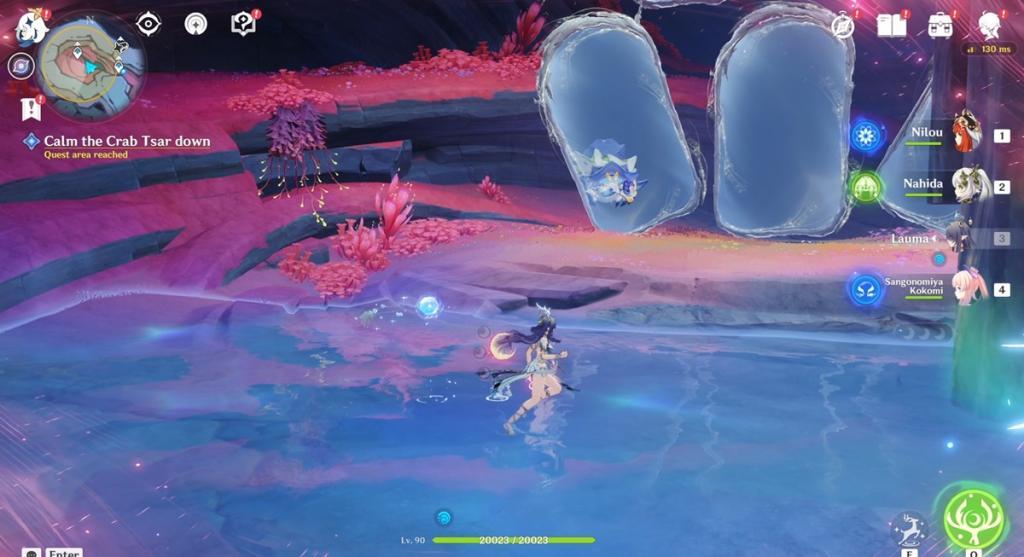Image resolution: width=1024 pixels, height=557 pixels.
Task: Open the compass events icon
Action: pos(843,25)
